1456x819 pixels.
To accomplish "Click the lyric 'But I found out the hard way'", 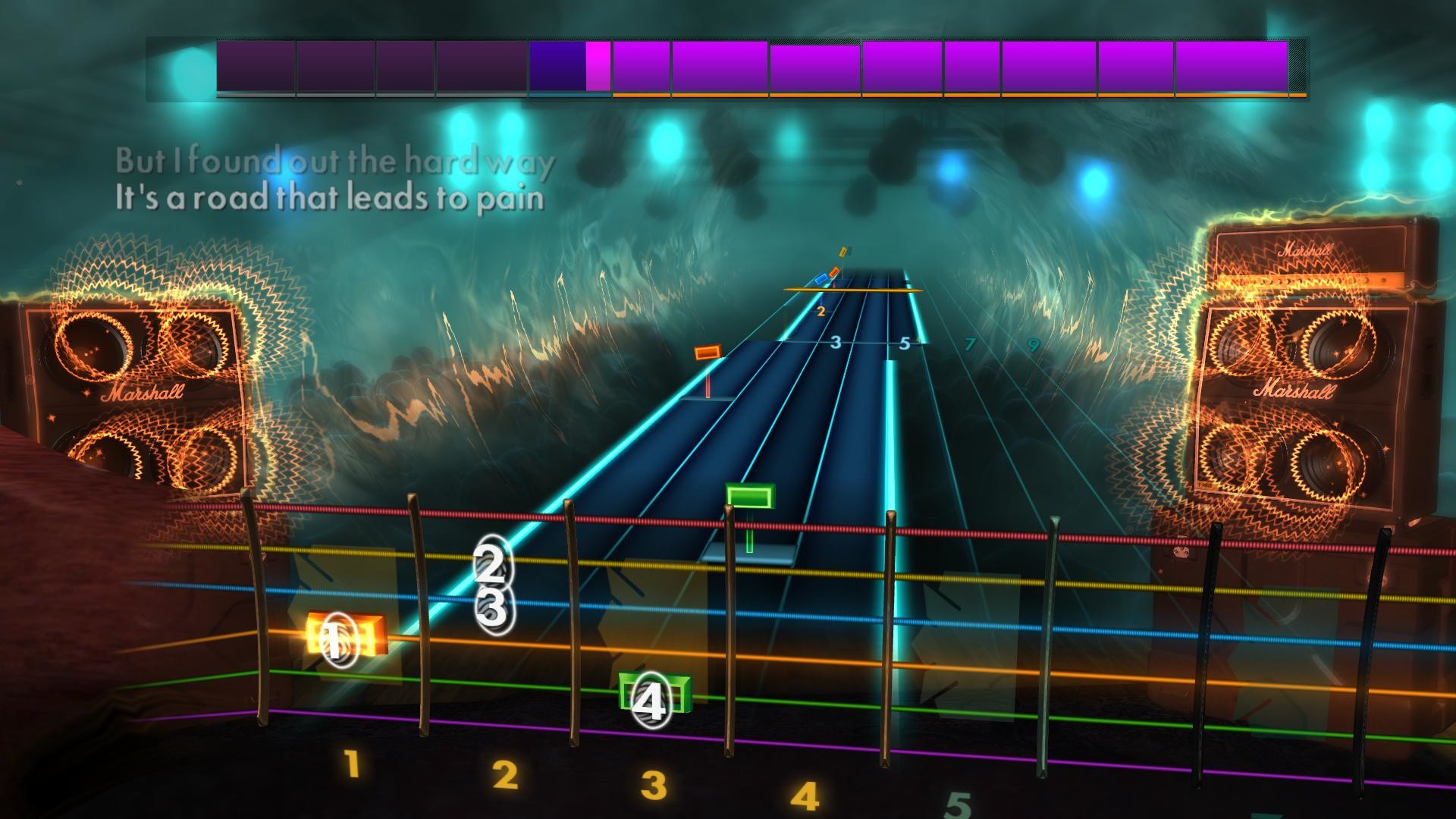I will point(334,162).
